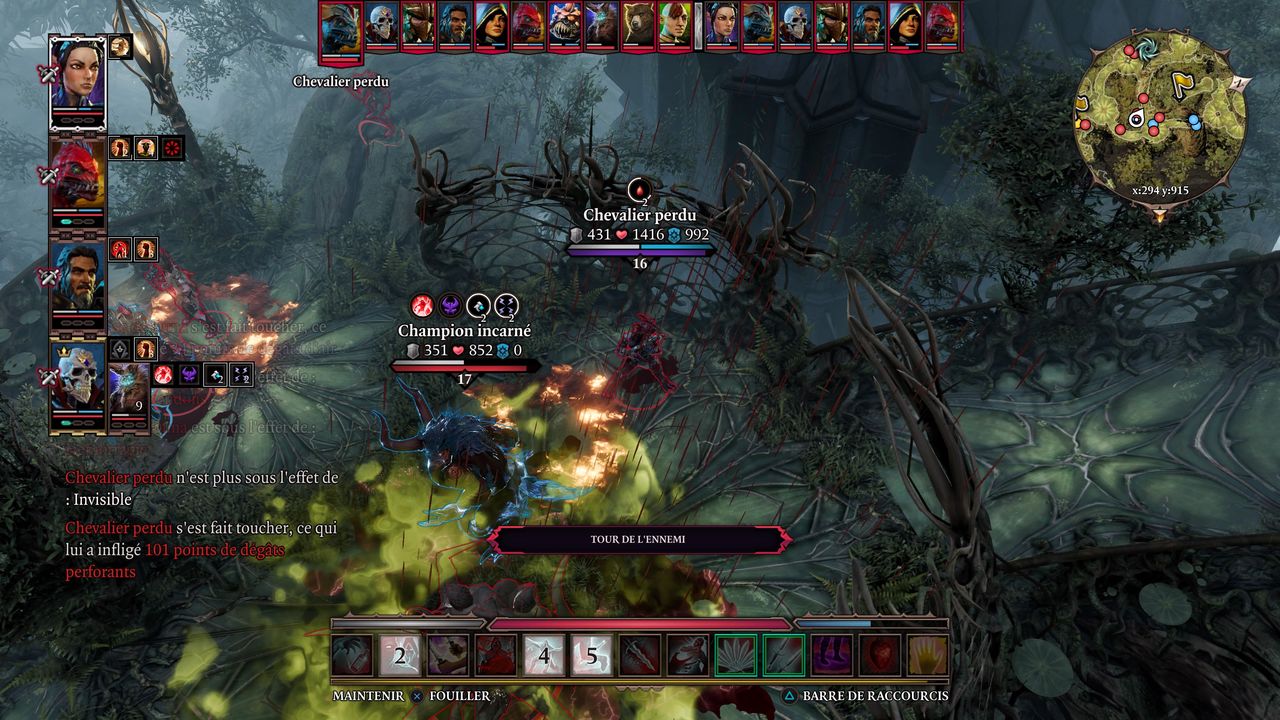Select the hotbar skill on cooldown showing 2
This screenshot has width=1280, height=720.
pyautogui.click(x=400, y=656)
